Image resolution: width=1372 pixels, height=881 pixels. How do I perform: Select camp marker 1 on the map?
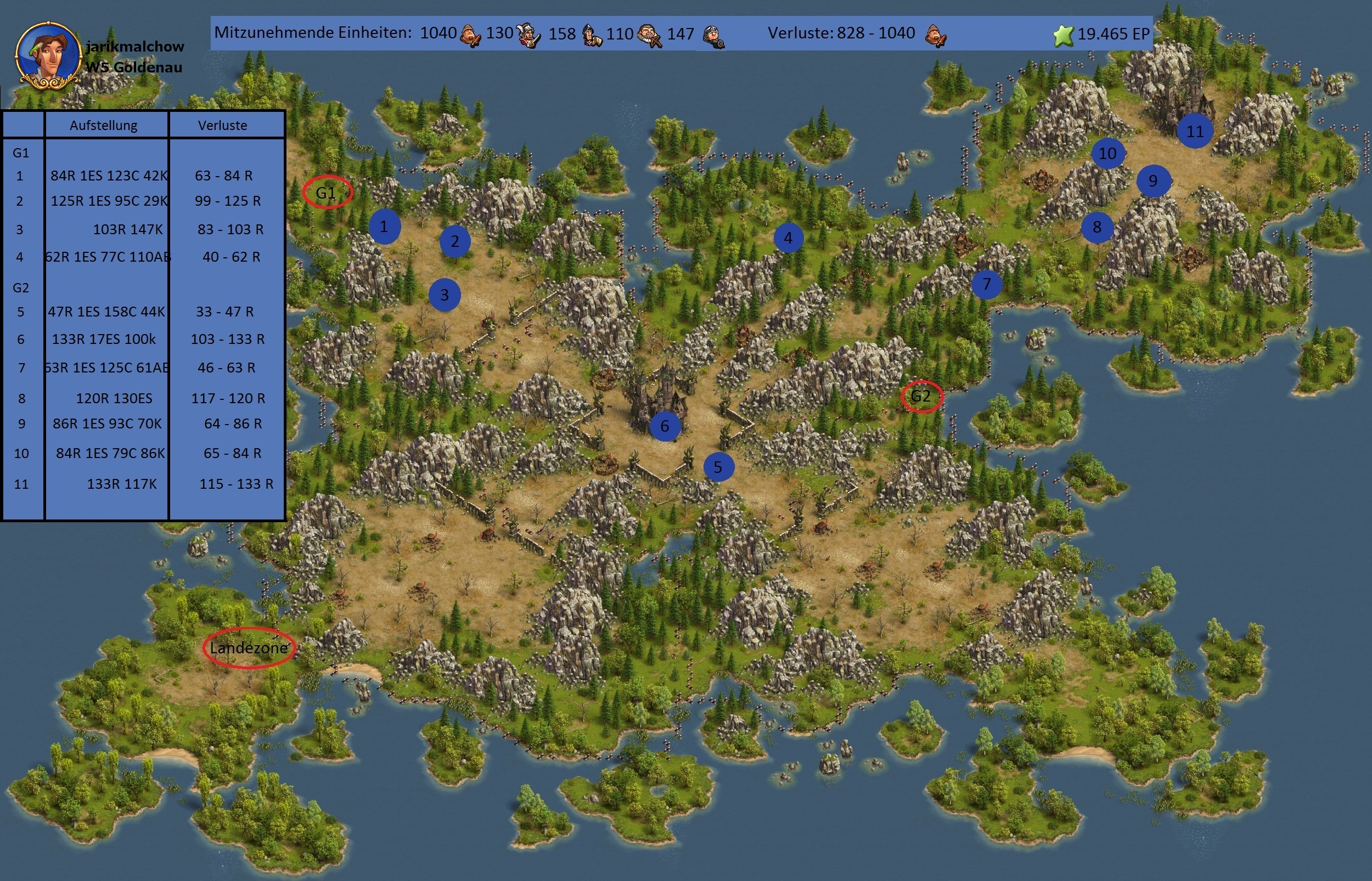coord(384,227)
